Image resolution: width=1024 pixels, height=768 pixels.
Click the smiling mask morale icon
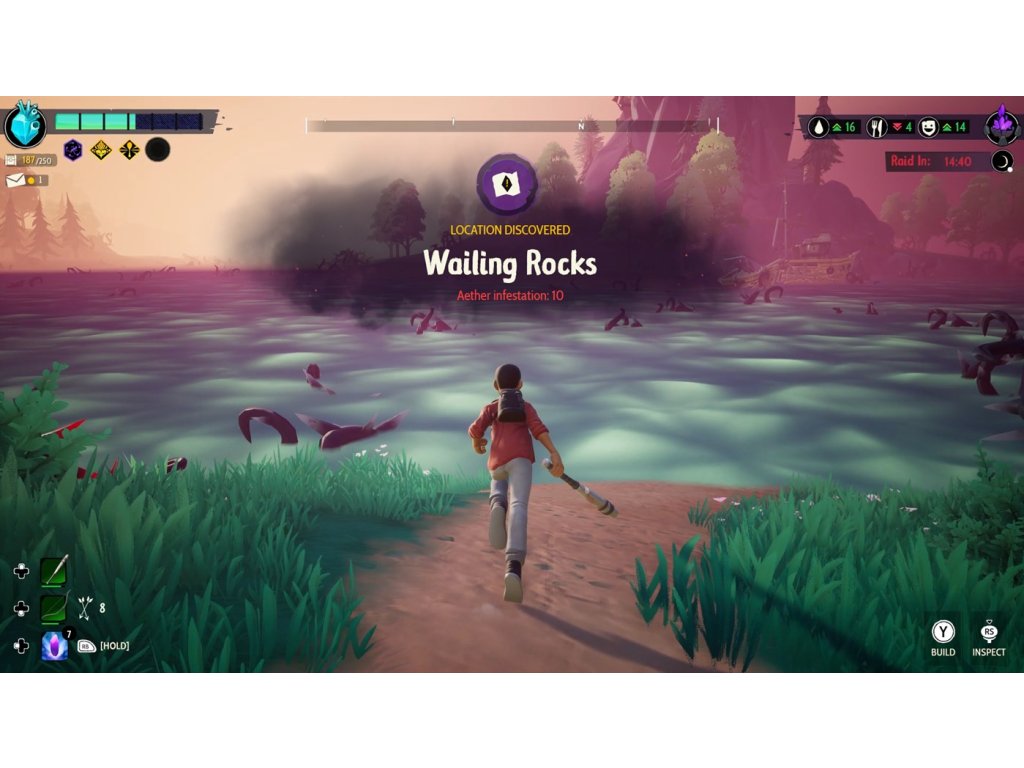click(928, 127)
